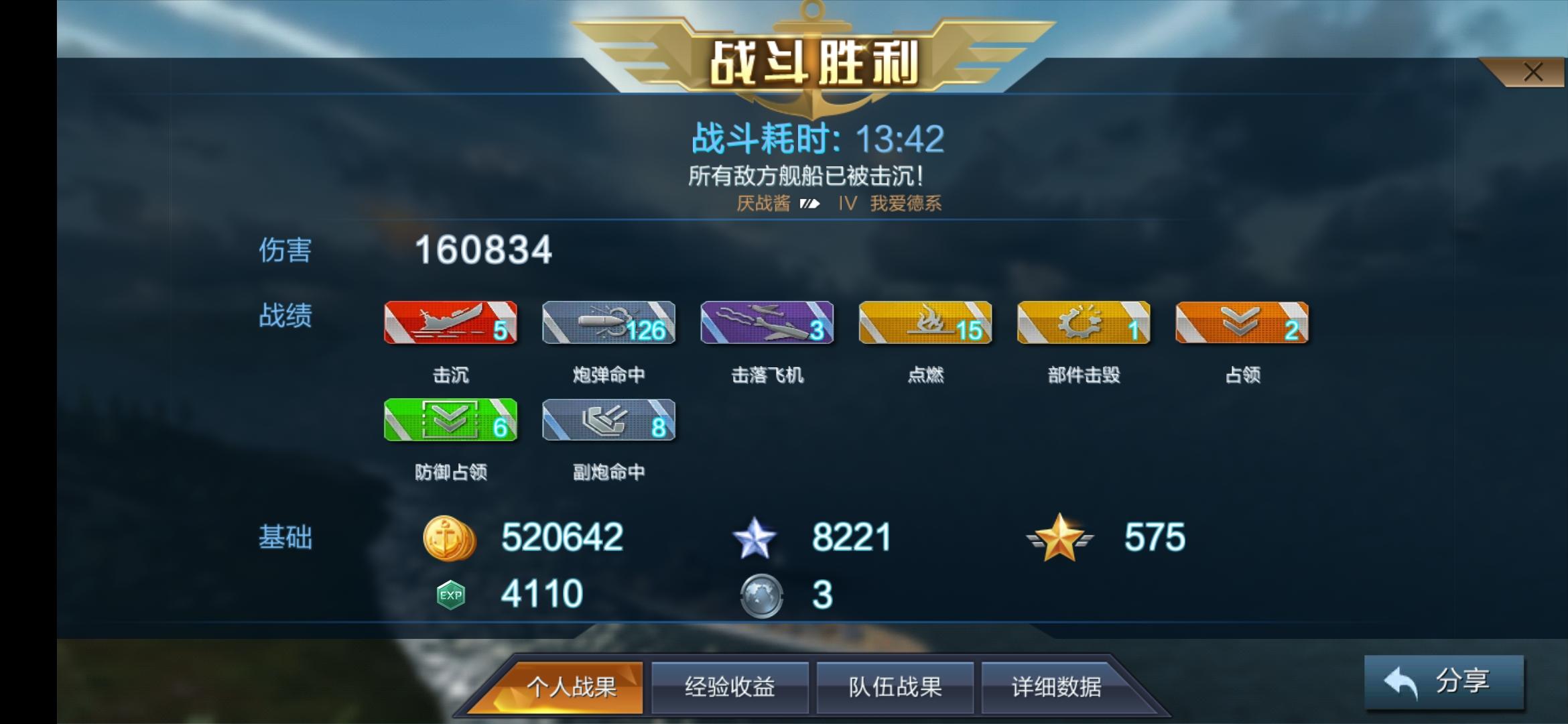Image resolution: width=1568 pixels, height=724 pixels.
Task: Click the 击落飞机 planes downed badge icon
Action: pos(767,324)
